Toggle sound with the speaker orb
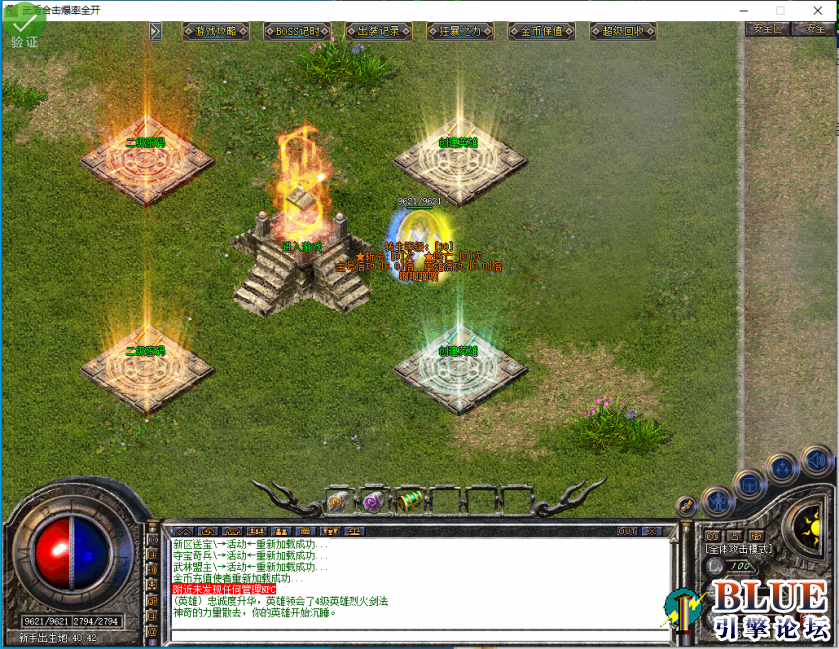Screen dimensions: 839x649 coord(815,460)
